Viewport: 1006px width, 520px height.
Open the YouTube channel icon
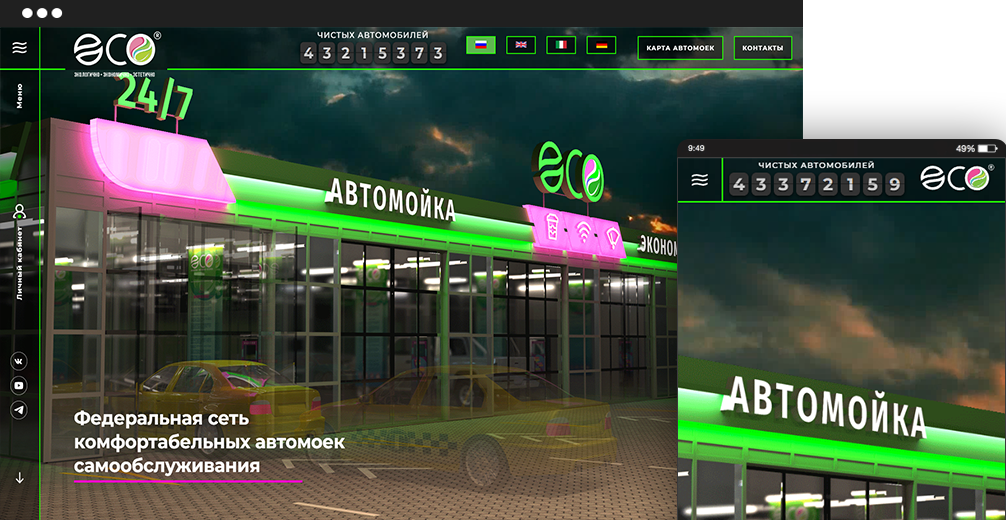(x=19, y=385)
